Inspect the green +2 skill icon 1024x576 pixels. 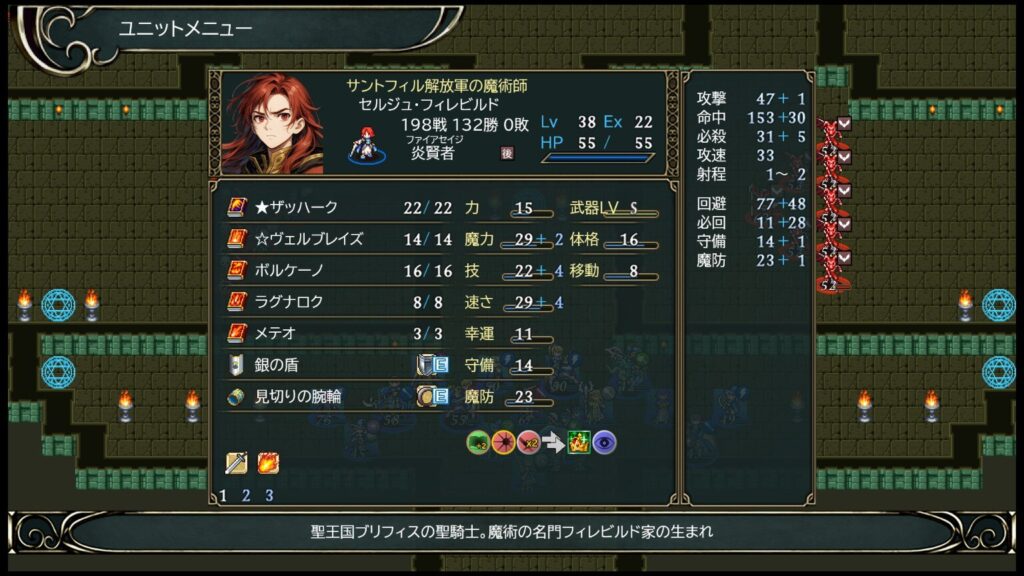tap(478, 442)
